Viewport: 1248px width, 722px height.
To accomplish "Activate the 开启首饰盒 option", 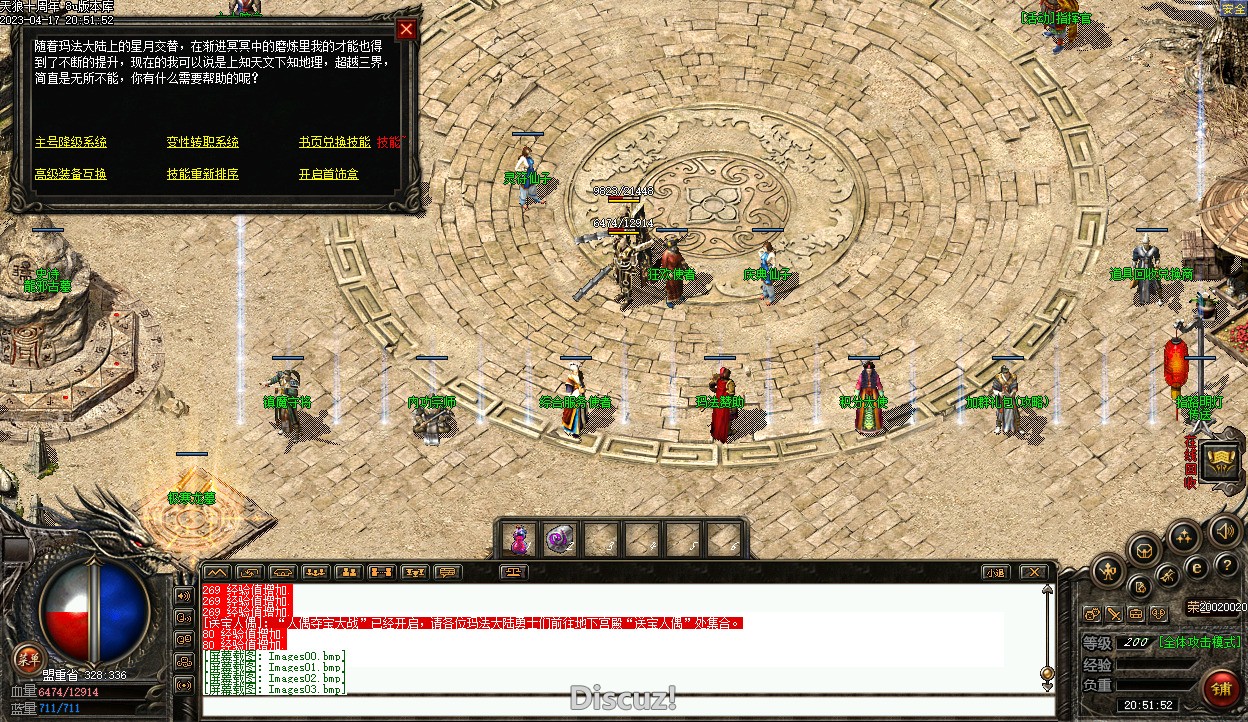I will (x=328, y=174).
